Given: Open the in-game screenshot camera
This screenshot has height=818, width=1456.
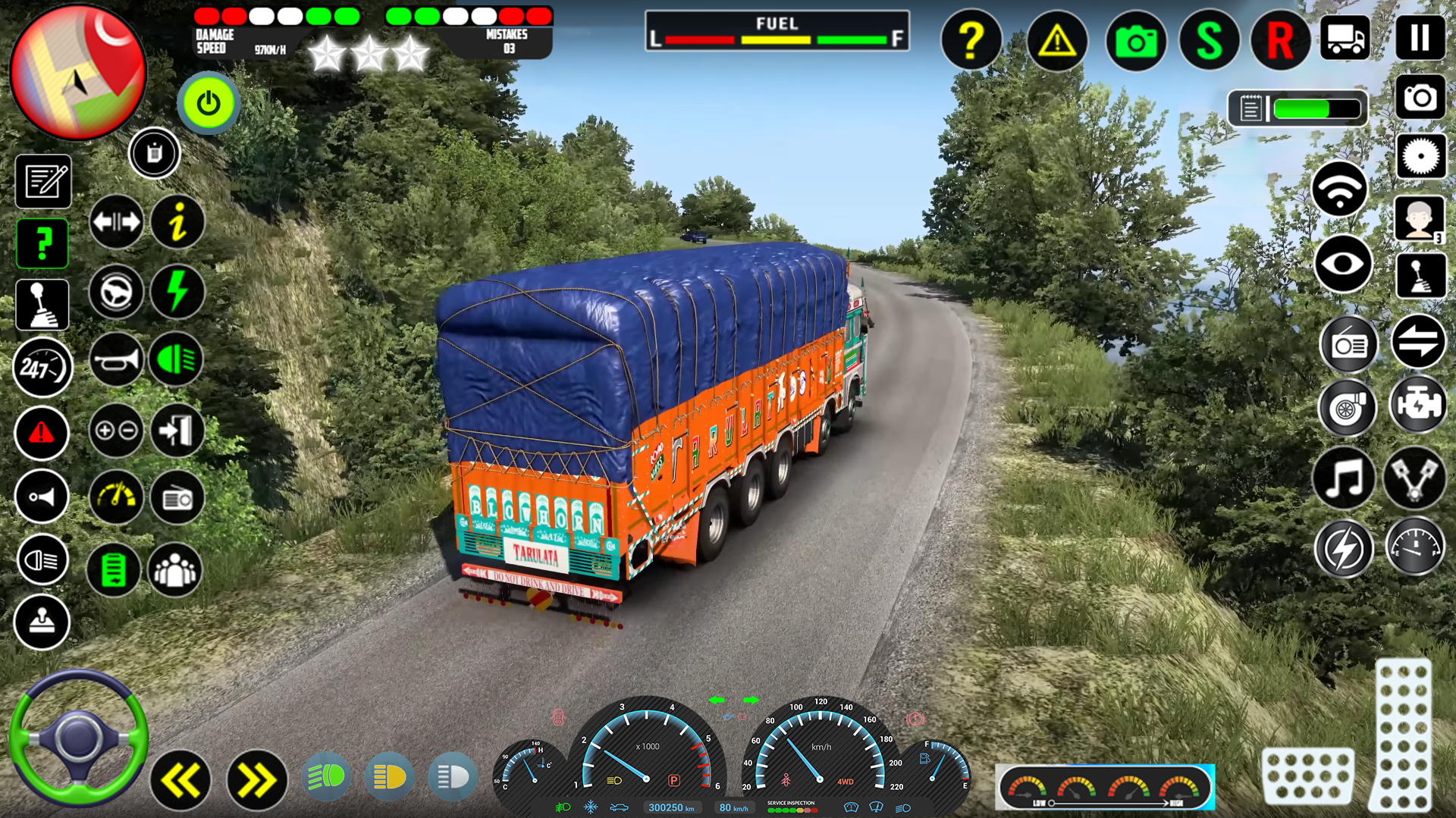Looking at the screenshot, I should [x=1135, y=42].
